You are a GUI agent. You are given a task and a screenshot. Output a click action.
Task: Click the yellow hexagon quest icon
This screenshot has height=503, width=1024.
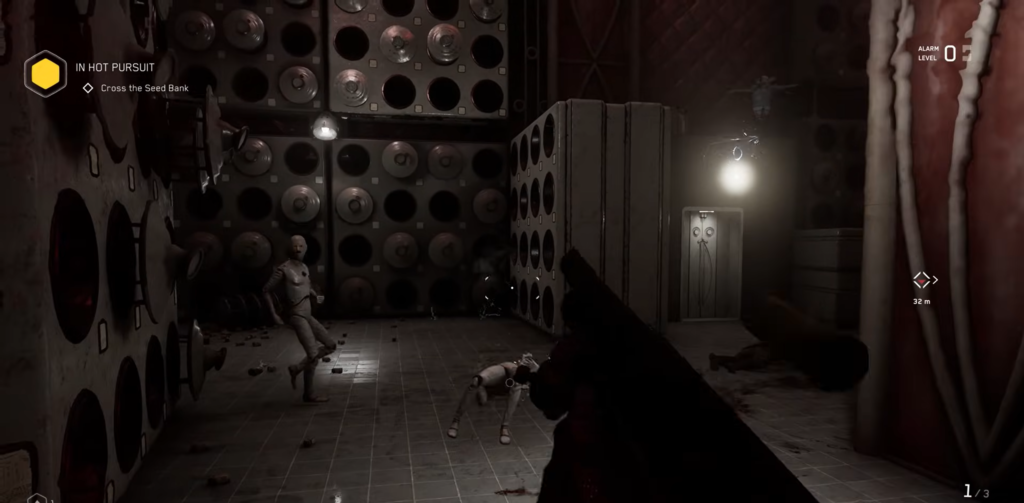[x=45, y=74]
